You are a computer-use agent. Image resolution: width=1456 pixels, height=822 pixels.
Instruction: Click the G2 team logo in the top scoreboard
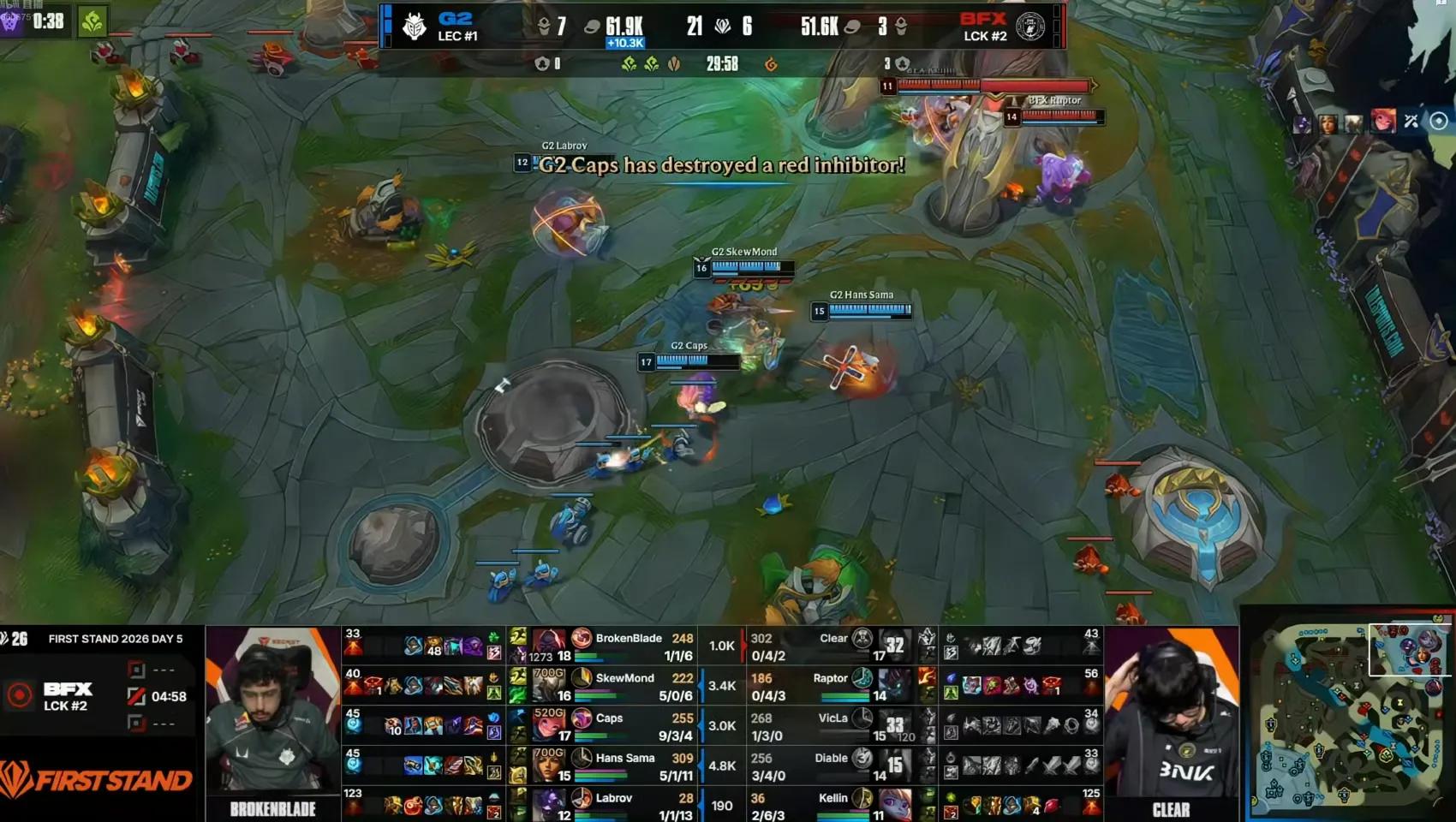pyautogui.click(x=415, y=27)
